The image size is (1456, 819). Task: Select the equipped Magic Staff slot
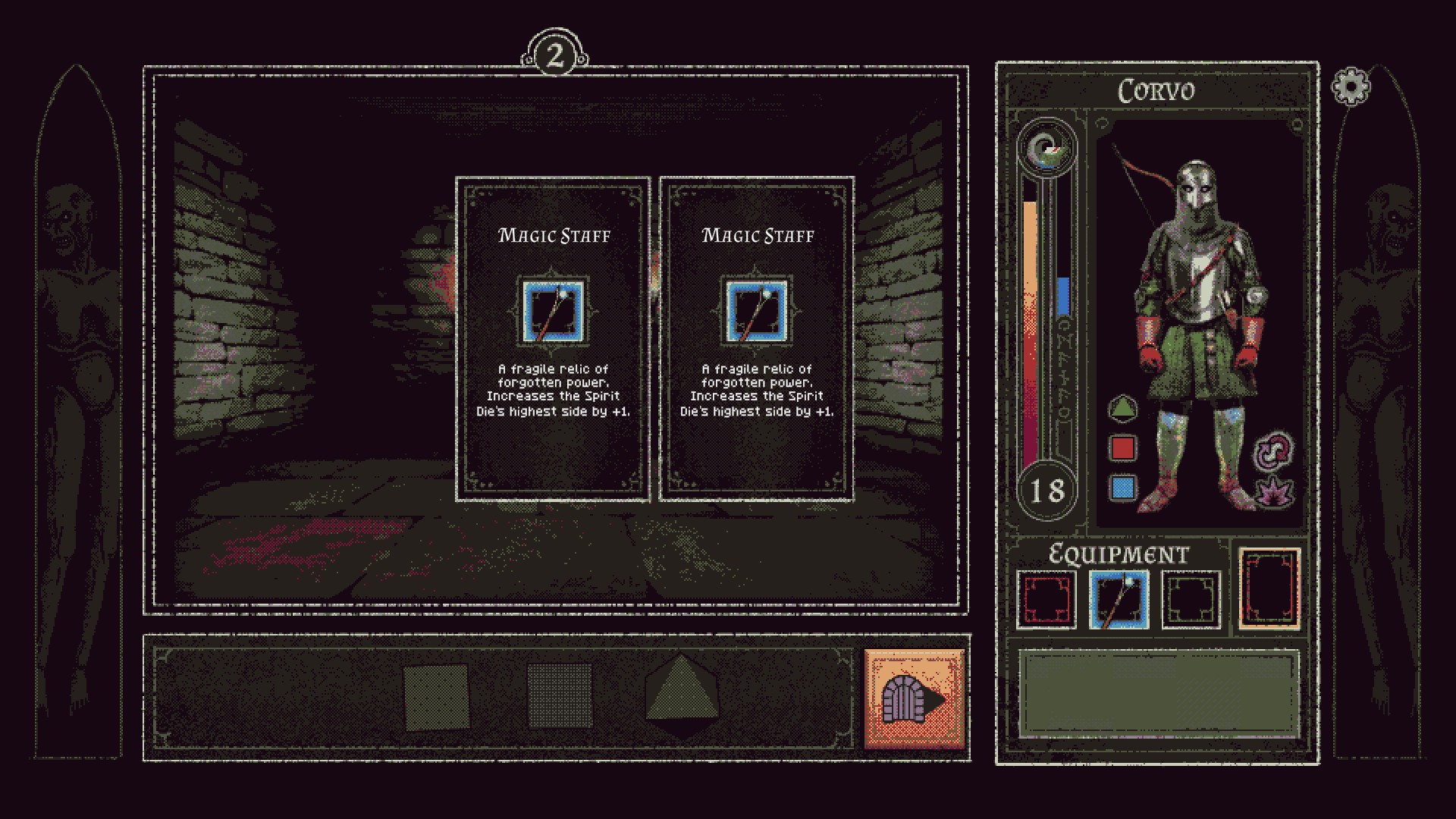[1119, 600]
